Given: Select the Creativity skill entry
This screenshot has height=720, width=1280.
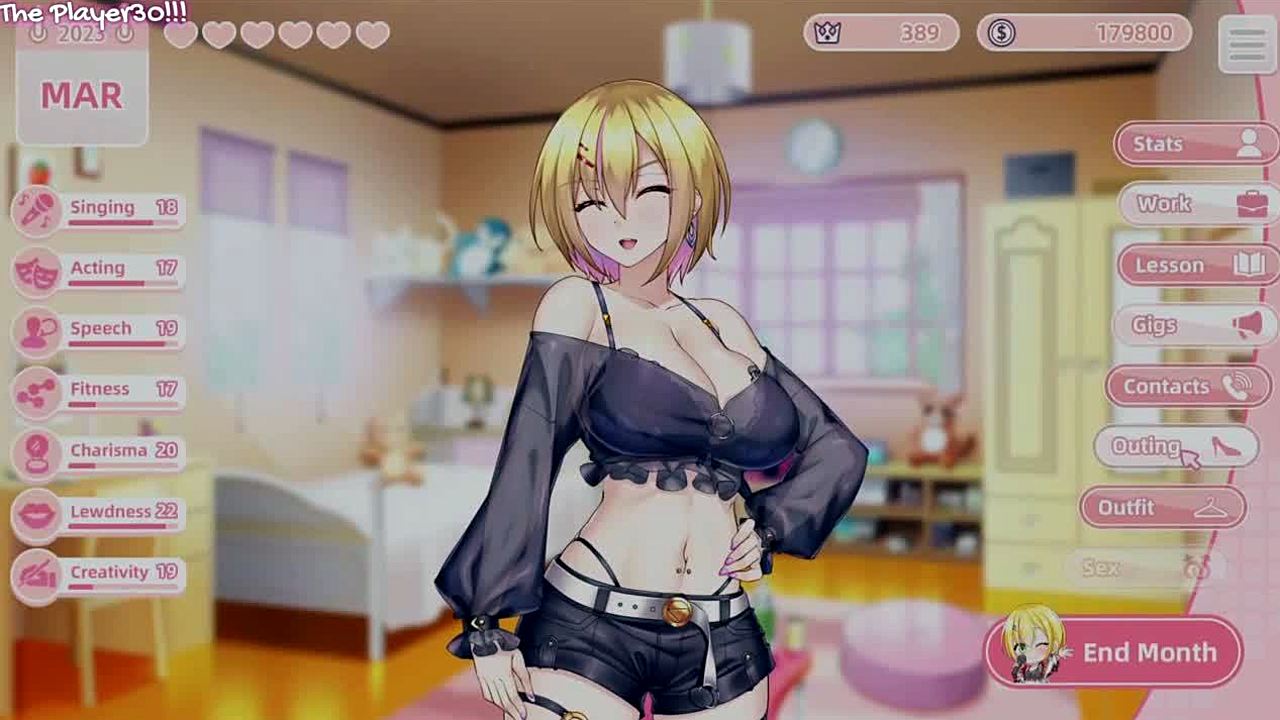Looking at the screenshot, I should (x=100, y=574).
